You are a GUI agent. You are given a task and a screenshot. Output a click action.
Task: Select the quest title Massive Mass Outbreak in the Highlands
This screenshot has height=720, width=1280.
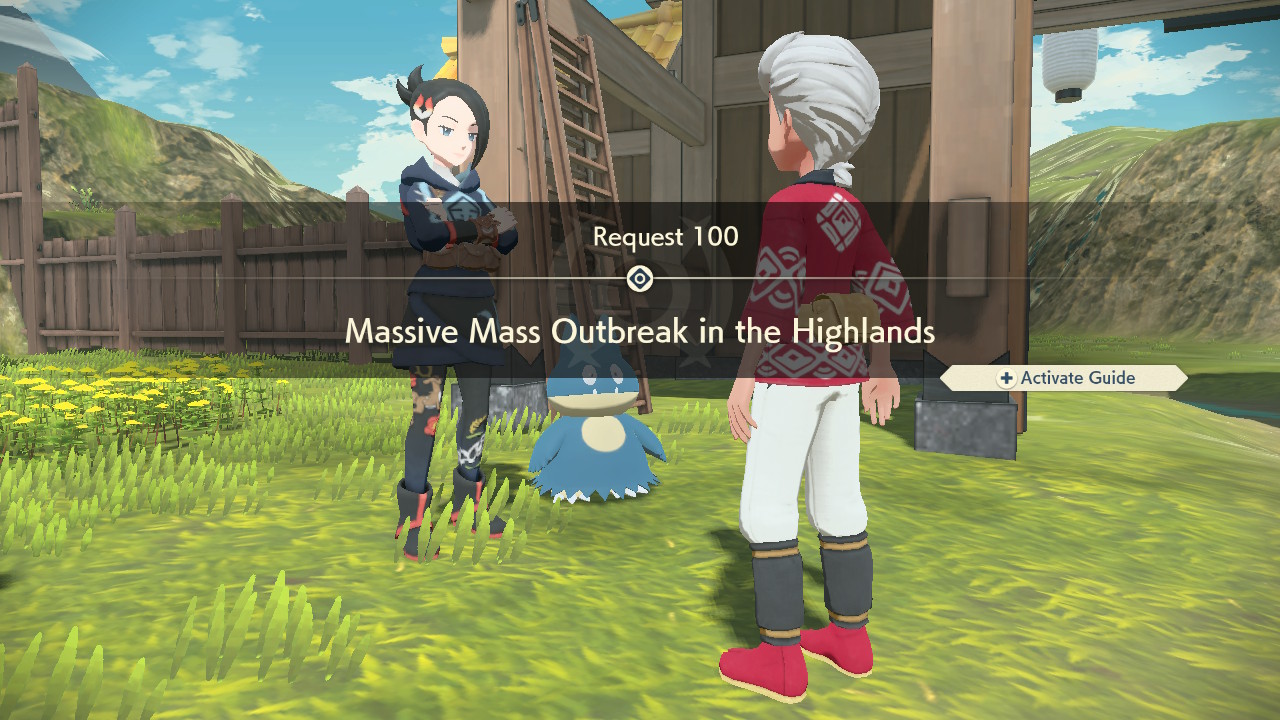click(x=640, y=334)
